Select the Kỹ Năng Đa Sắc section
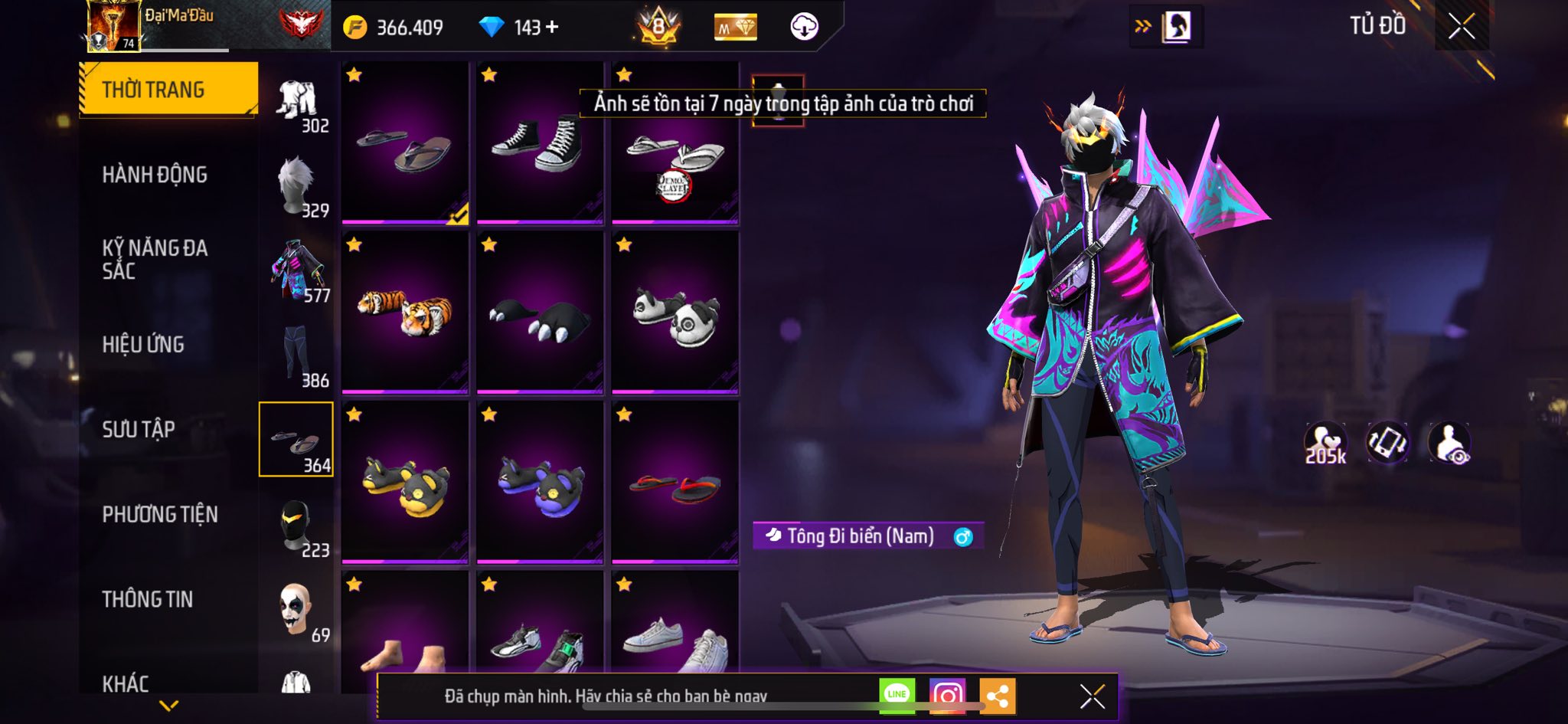 pos(155,259)
